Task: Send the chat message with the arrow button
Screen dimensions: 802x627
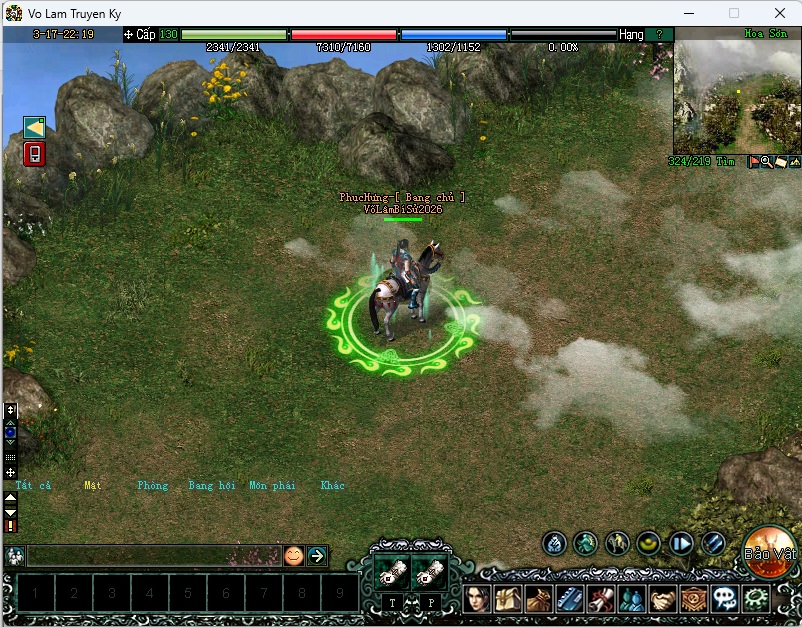Action: tap(317, 556)
